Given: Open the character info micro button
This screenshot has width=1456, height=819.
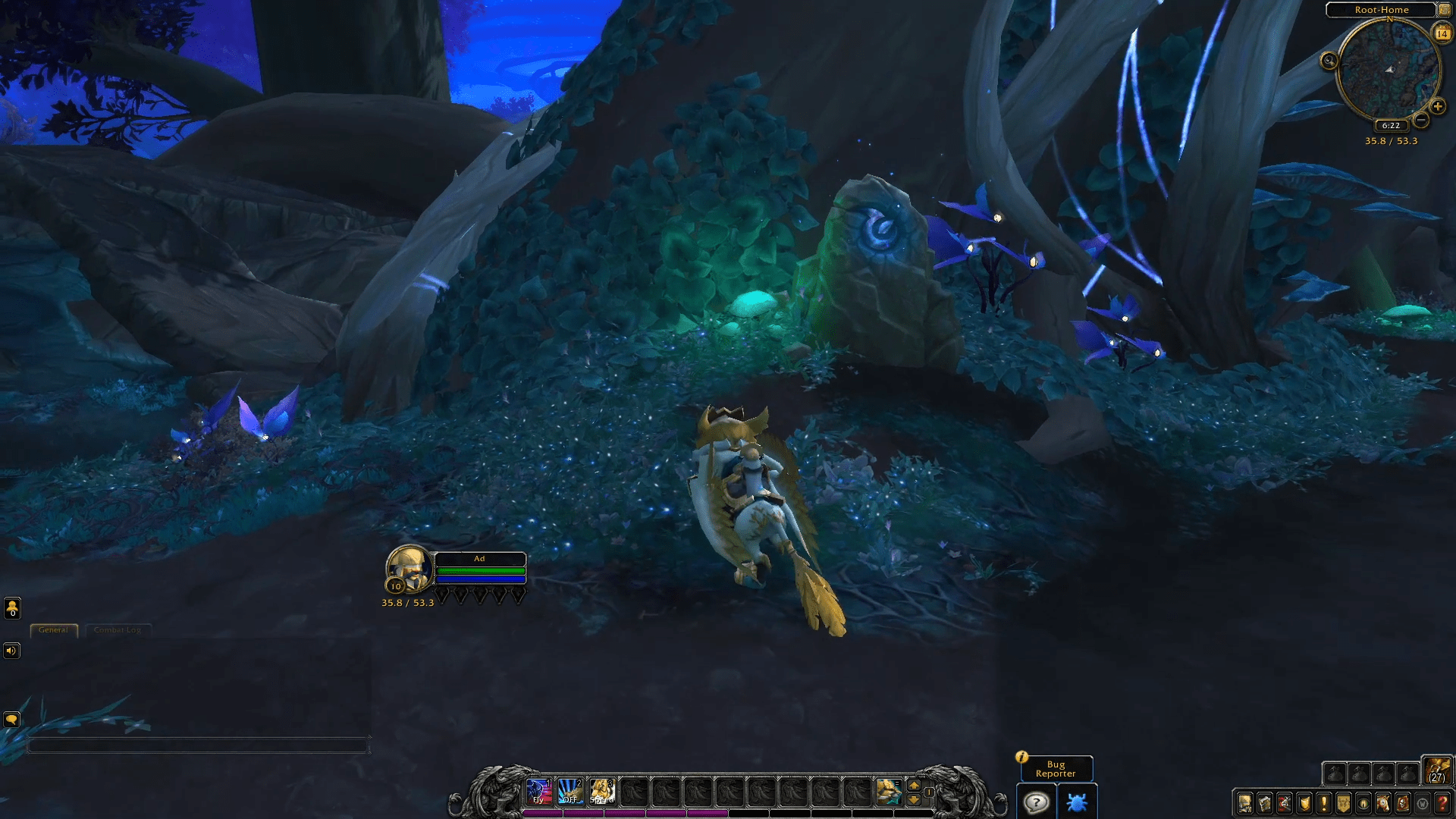Looking at the screenshot, I should coord(1245,803).
